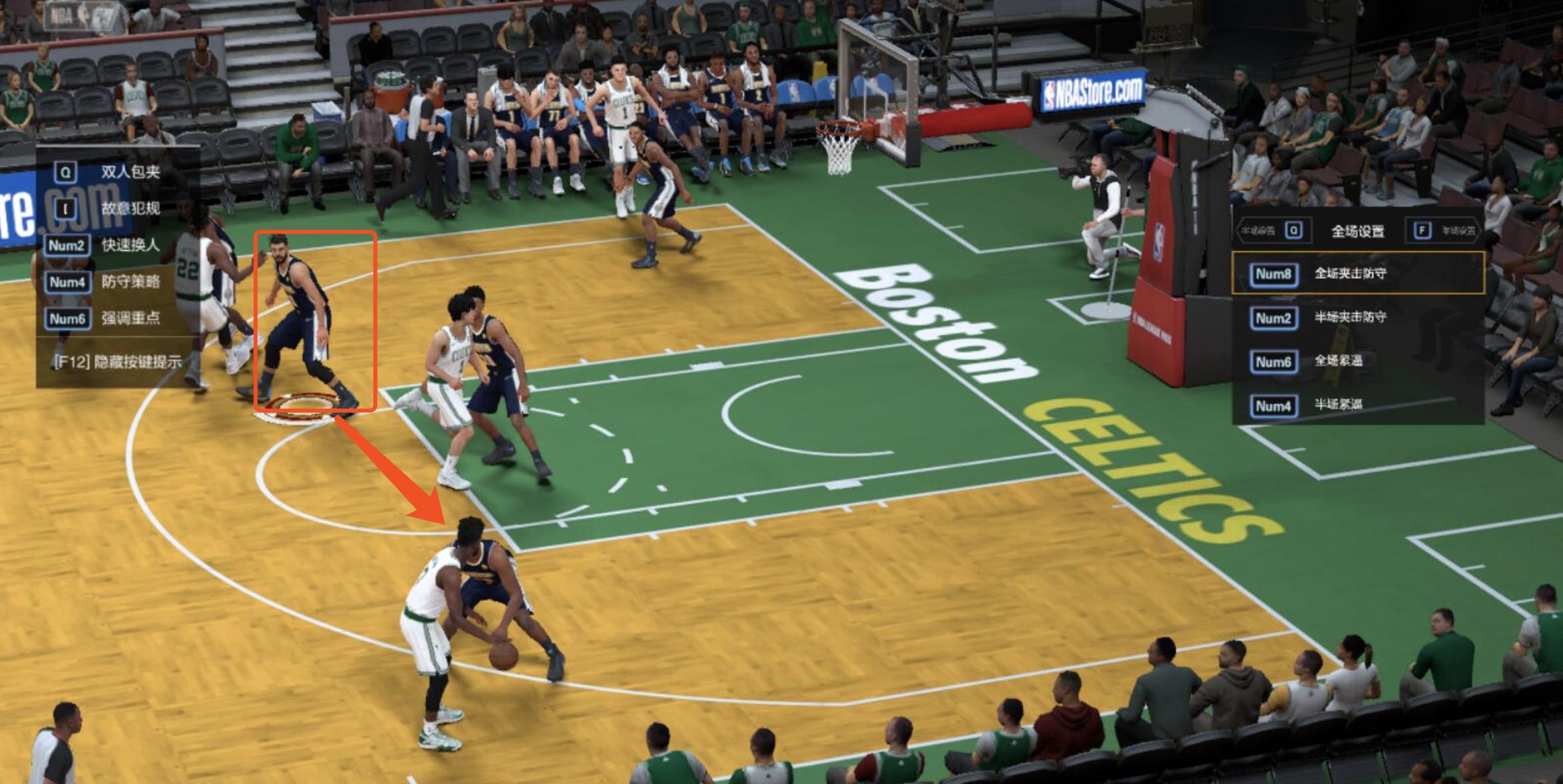Click the Num4 key icon beside 半场紧逼
The height and width of the screenshot is (784, 1563).
coord(1275,405)
